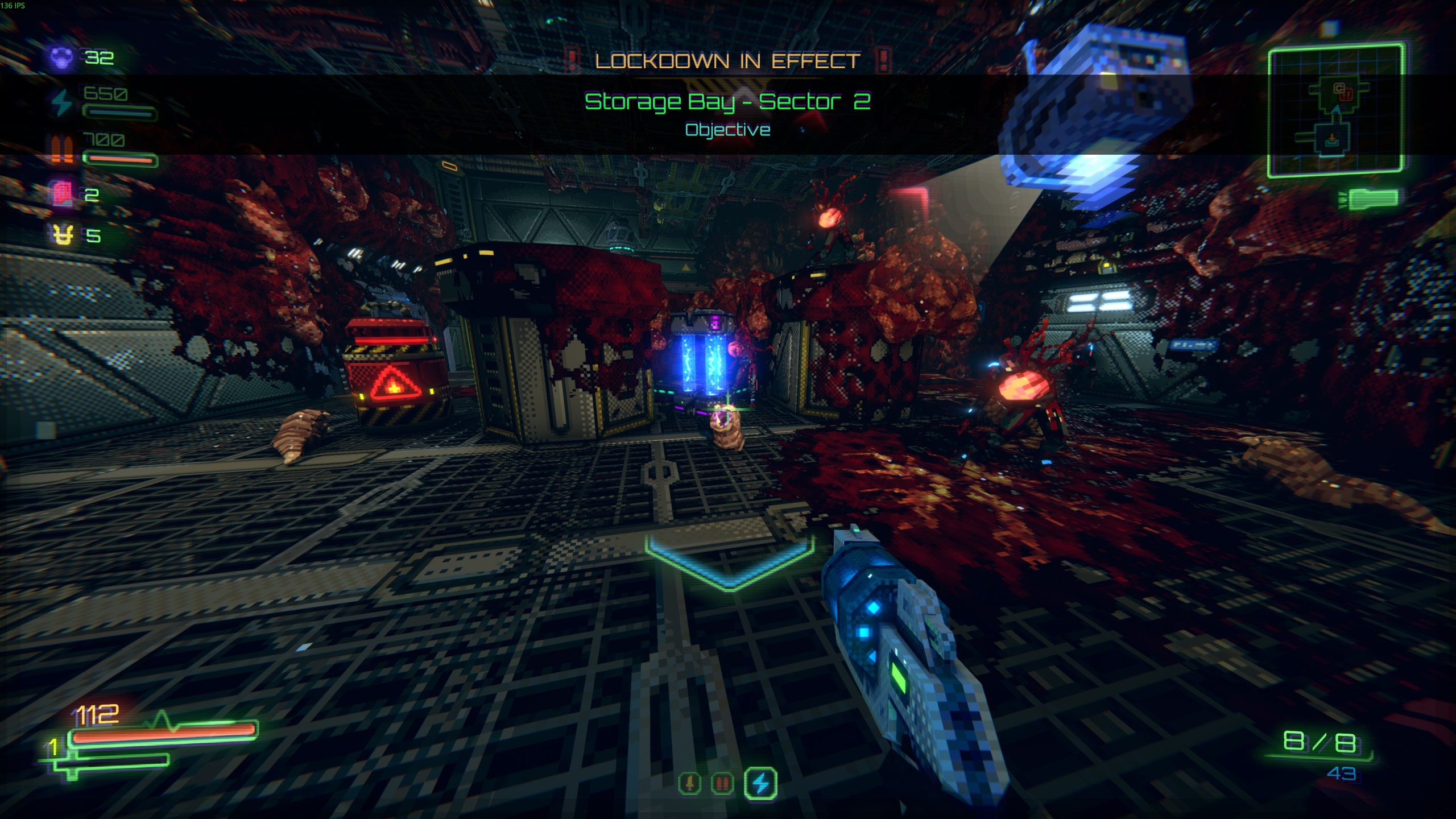Click the teal lightning energy reserve icon
The width and height of the screenshot is (1456, 819).
61,102
